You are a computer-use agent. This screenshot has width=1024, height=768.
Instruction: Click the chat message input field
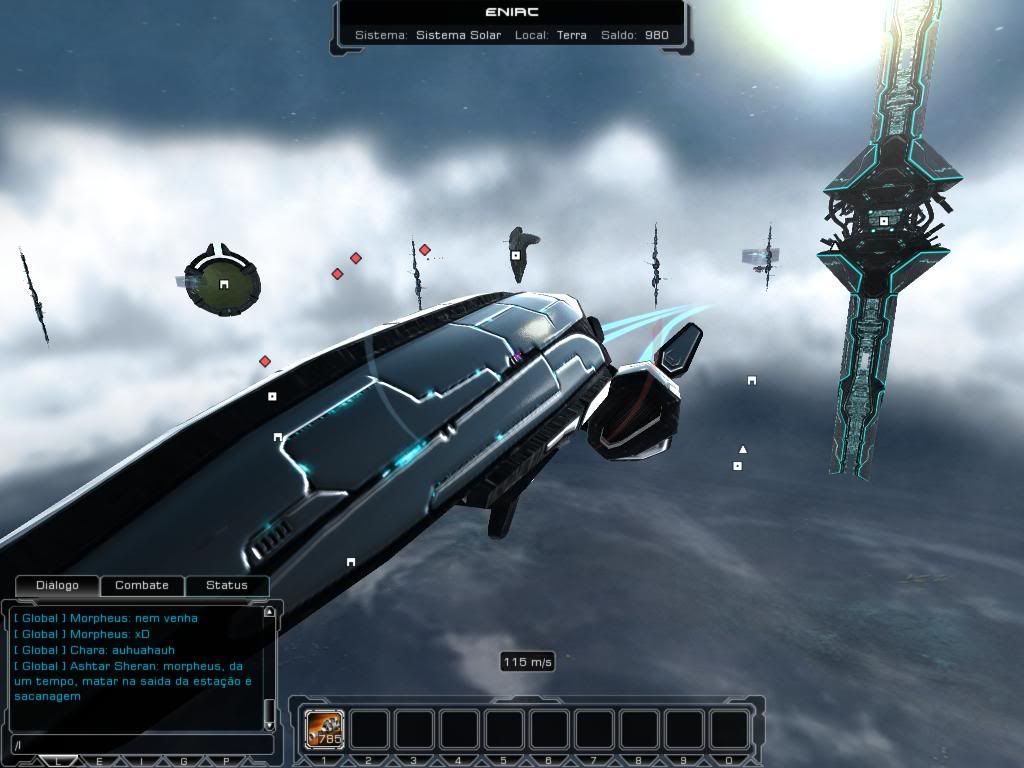click(x=140, y=745)
